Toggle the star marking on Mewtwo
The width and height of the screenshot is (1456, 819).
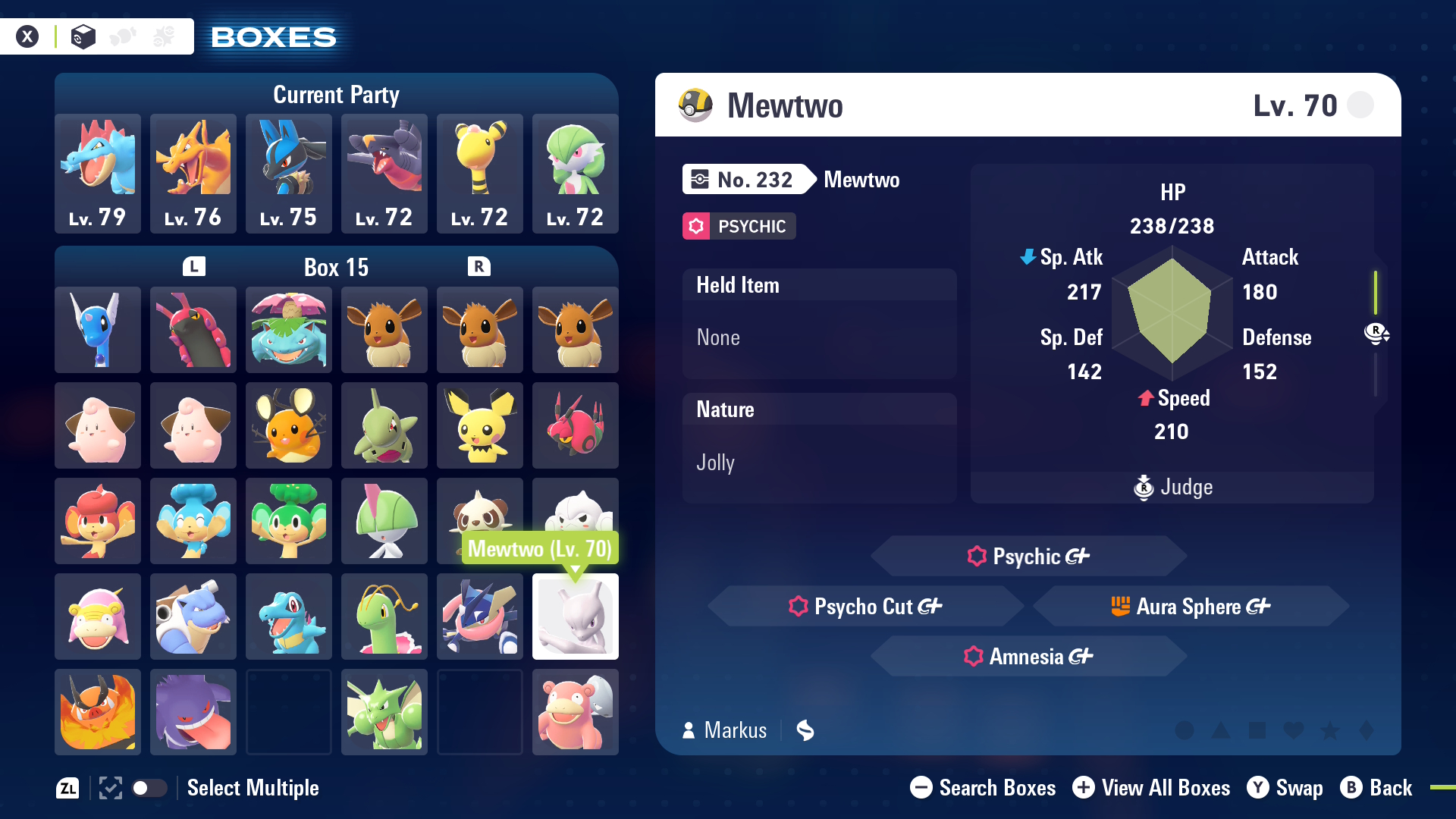click(1331, 730)
